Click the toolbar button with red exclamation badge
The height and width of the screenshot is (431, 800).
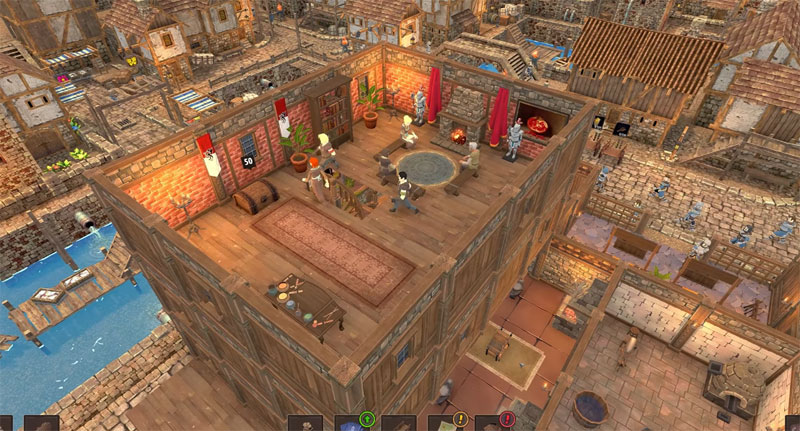tap(493, 423)
